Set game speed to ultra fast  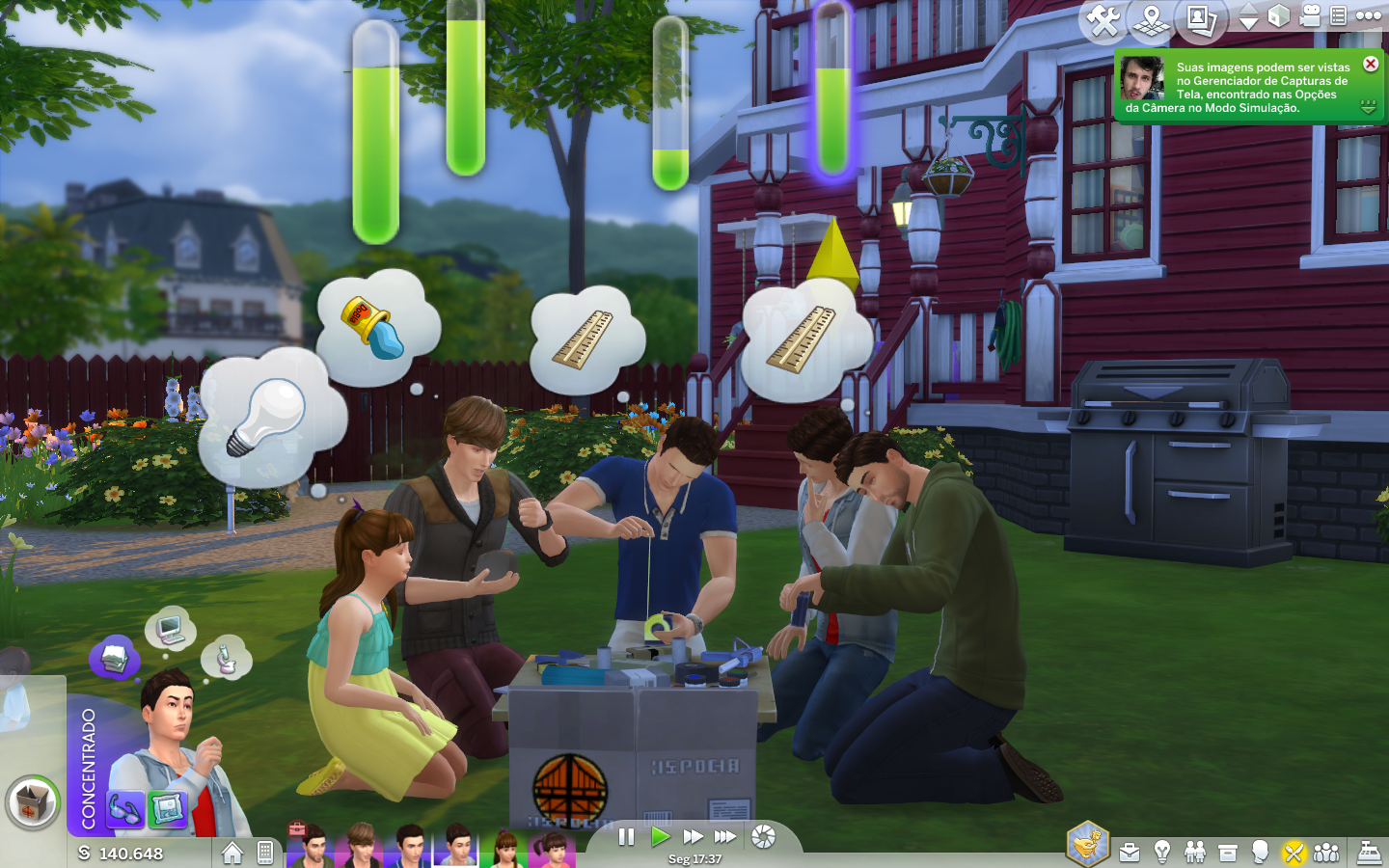click(x=725, y=837)
